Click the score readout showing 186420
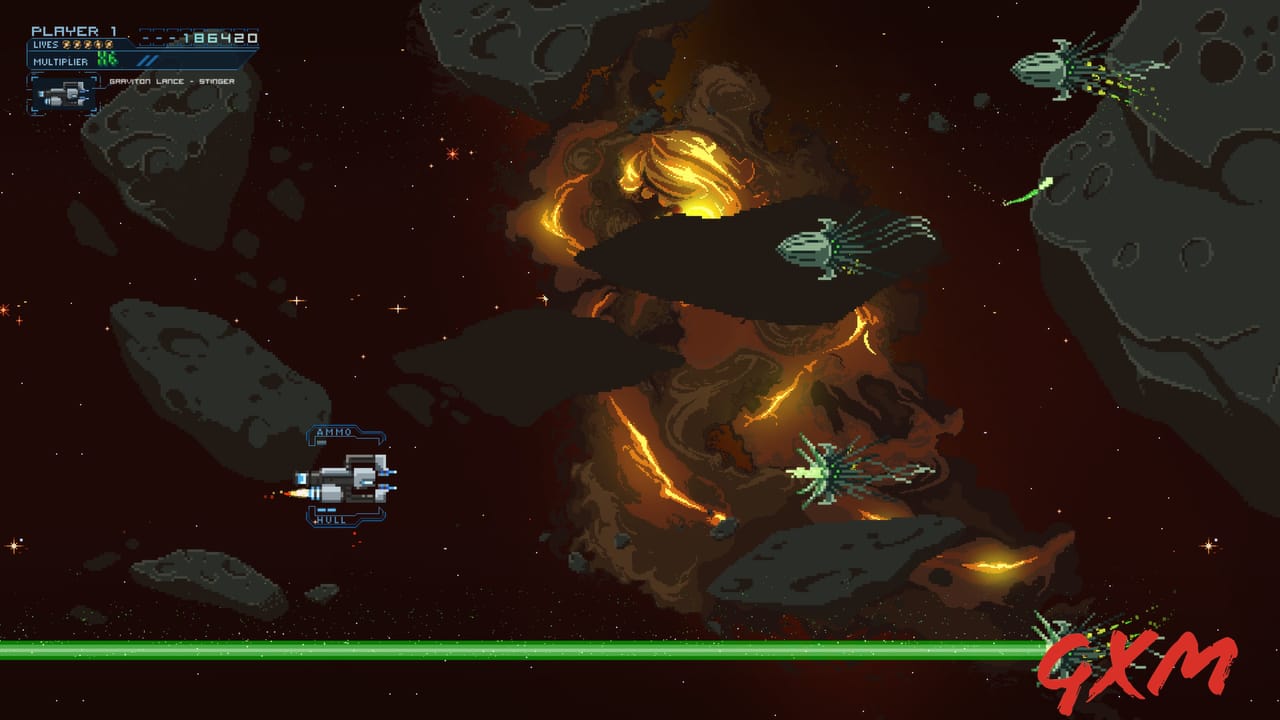 click(220, 36)
